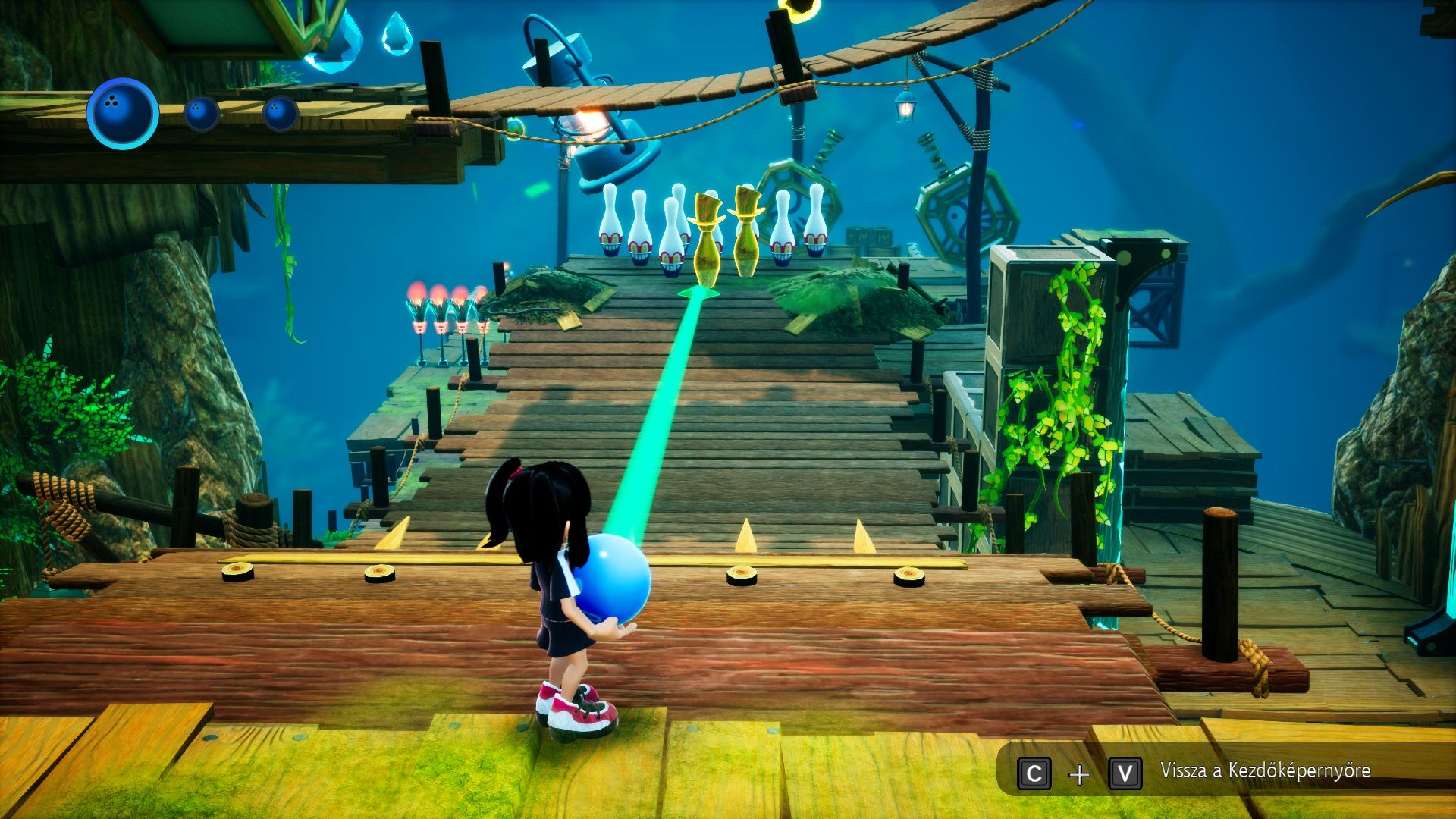
Task: Select the large highlighted bowling ball icon
Action: click(122, 113)
